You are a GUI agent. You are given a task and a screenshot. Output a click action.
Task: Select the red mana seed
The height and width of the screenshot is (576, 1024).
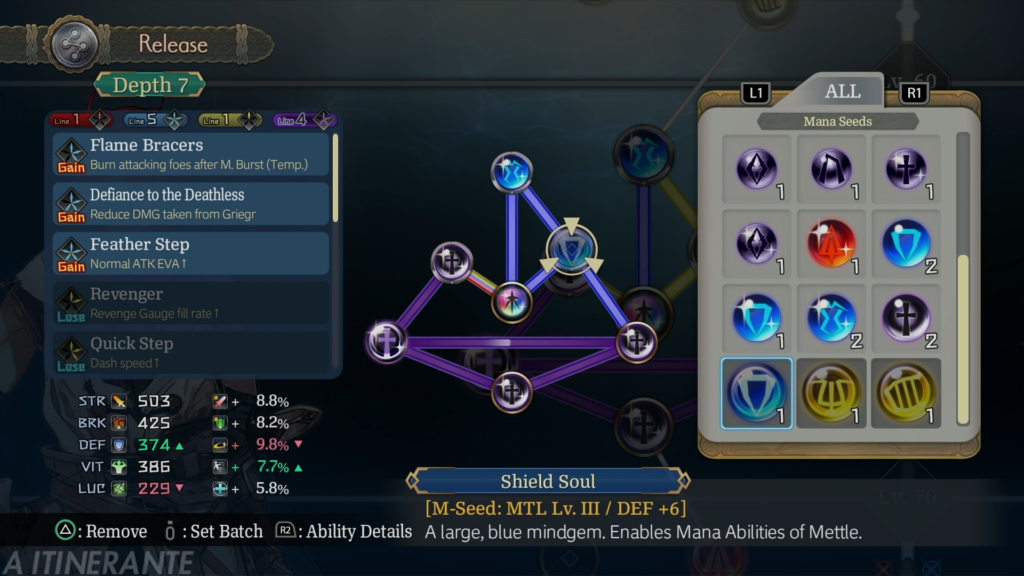831,242
